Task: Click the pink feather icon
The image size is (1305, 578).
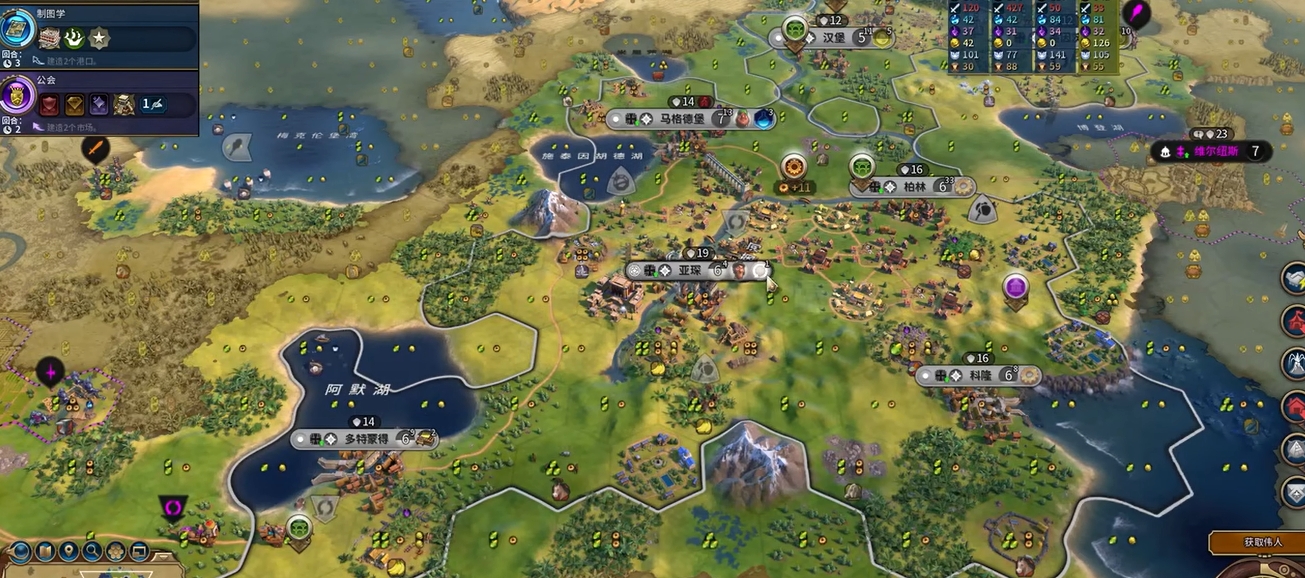Action: pos(1137,14)
